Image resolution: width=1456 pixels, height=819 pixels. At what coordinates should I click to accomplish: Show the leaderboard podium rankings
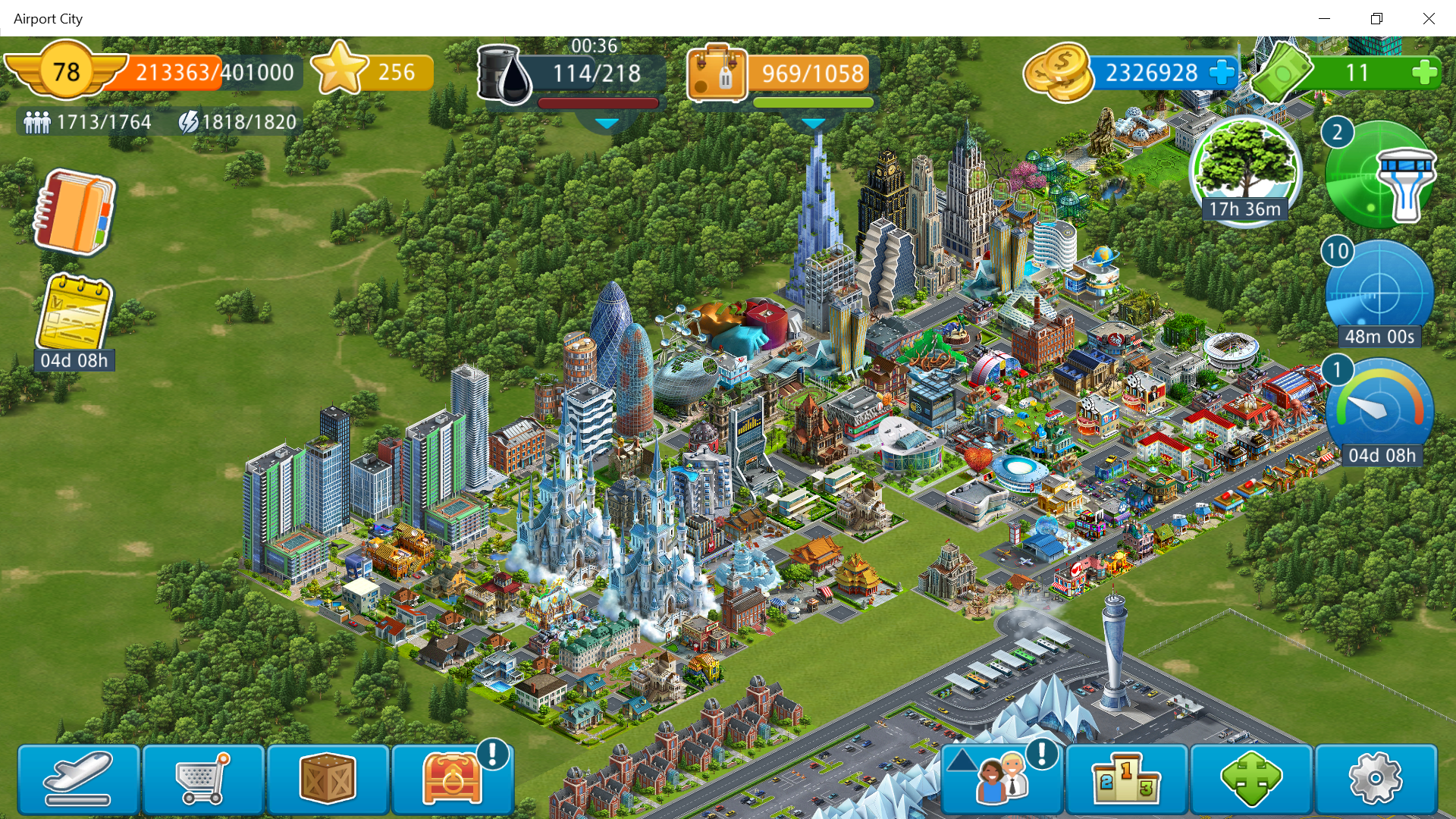[1126, 779]
